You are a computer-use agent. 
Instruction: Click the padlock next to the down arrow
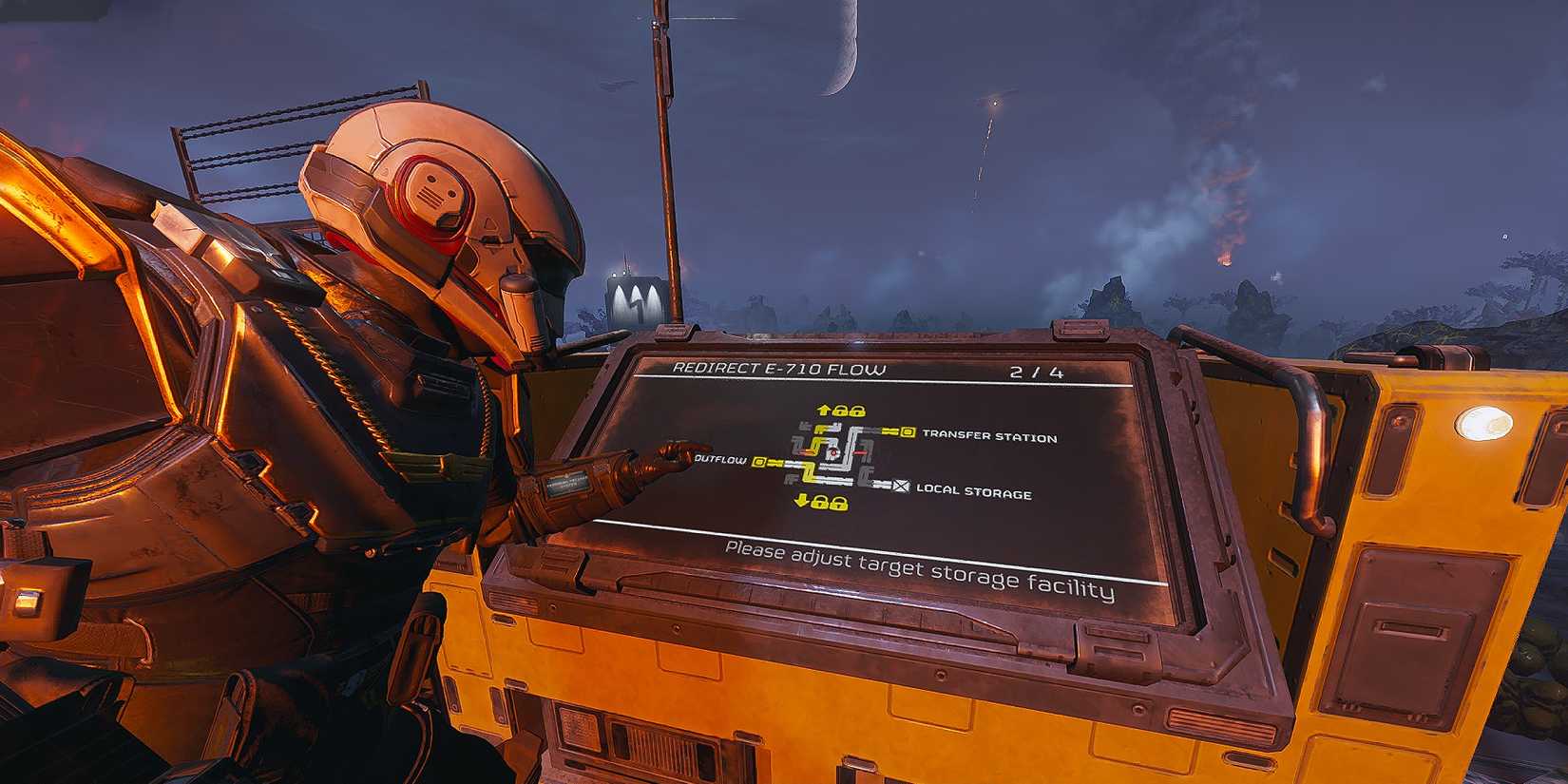coord(821,504)
